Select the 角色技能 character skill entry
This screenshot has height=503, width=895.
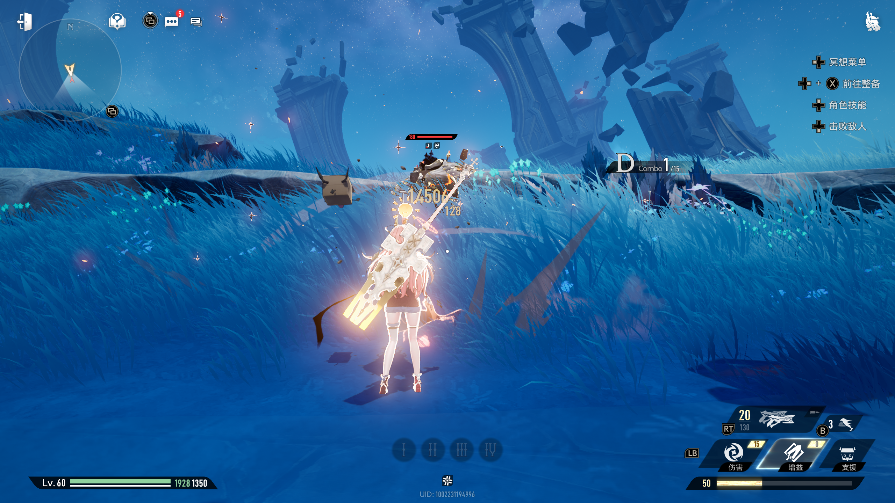(x=848, y=105)
